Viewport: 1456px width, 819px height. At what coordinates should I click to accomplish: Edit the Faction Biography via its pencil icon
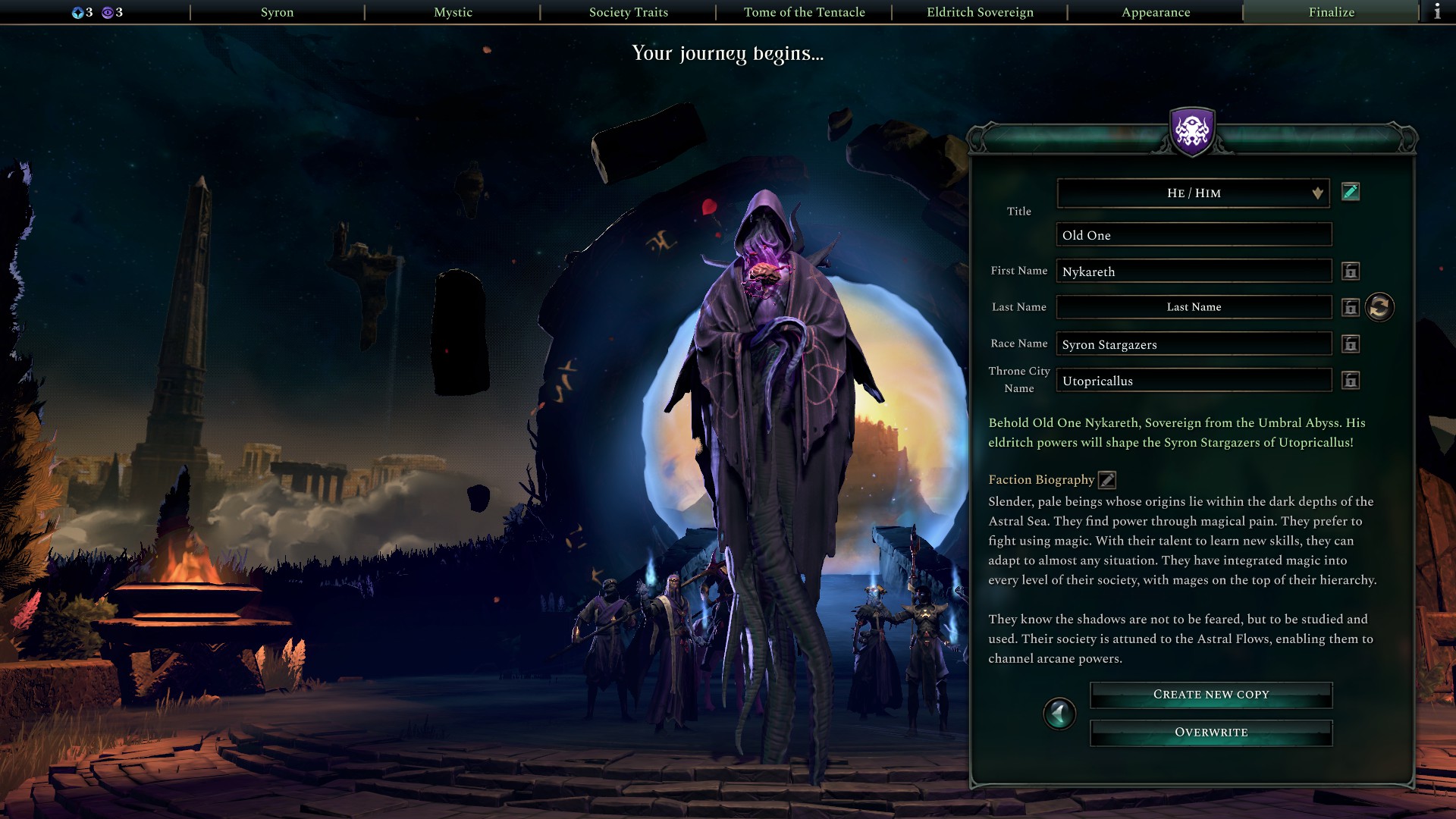[1106, 479]
